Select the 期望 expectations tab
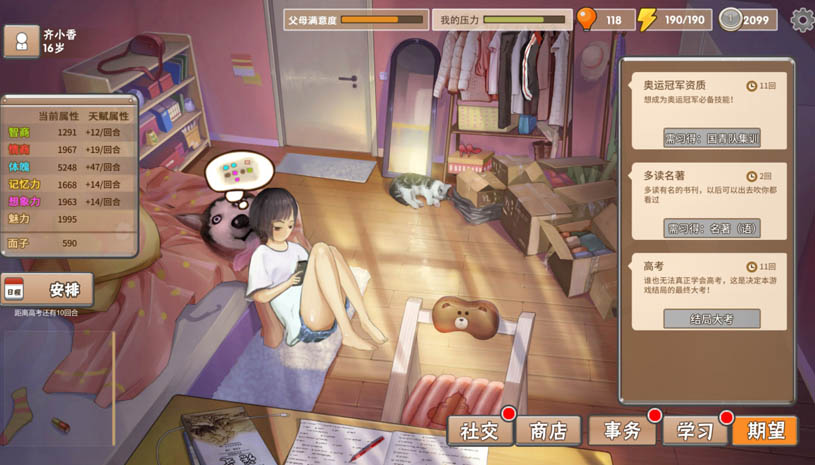The image size is (815, 465). pyautogui.click(x=765, y=431)
